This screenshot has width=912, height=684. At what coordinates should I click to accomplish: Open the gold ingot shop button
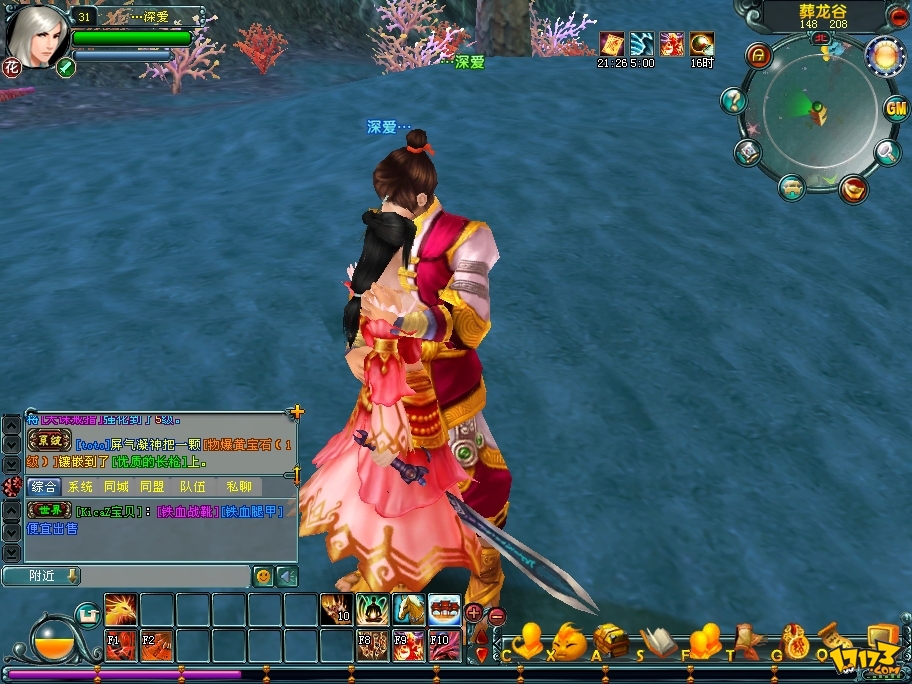pyautogui.click(x=852, y=187)
